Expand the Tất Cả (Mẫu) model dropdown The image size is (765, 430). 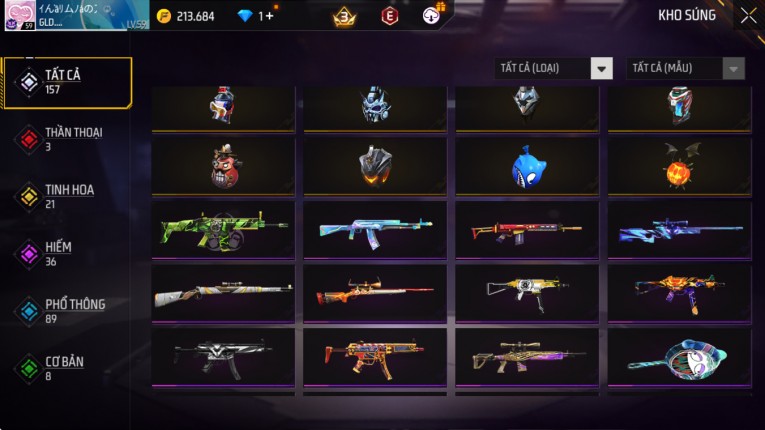[x=686, y=68]
